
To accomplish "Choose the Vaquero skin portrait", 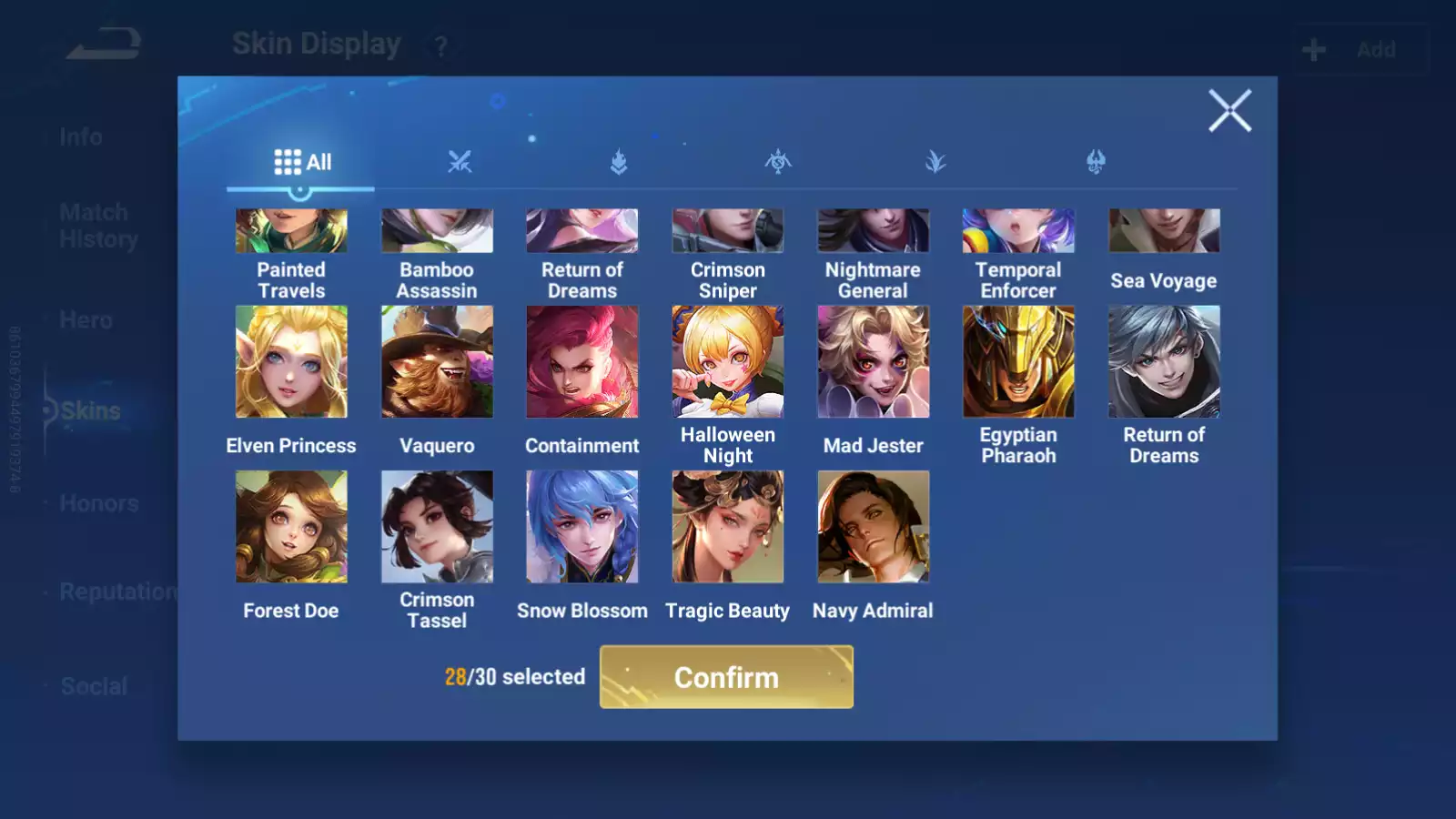I will pos(437,362).
